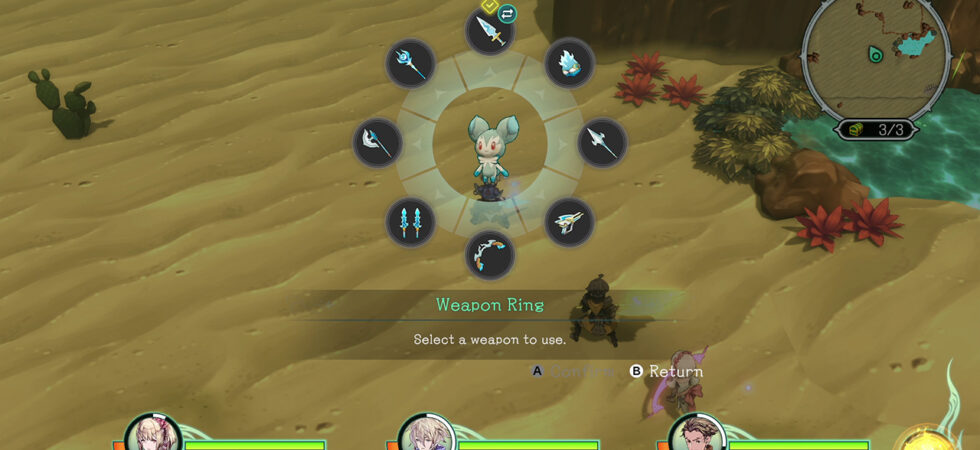980x450 pixels.
Task: Click the Return option
Action: click(666, 371)
